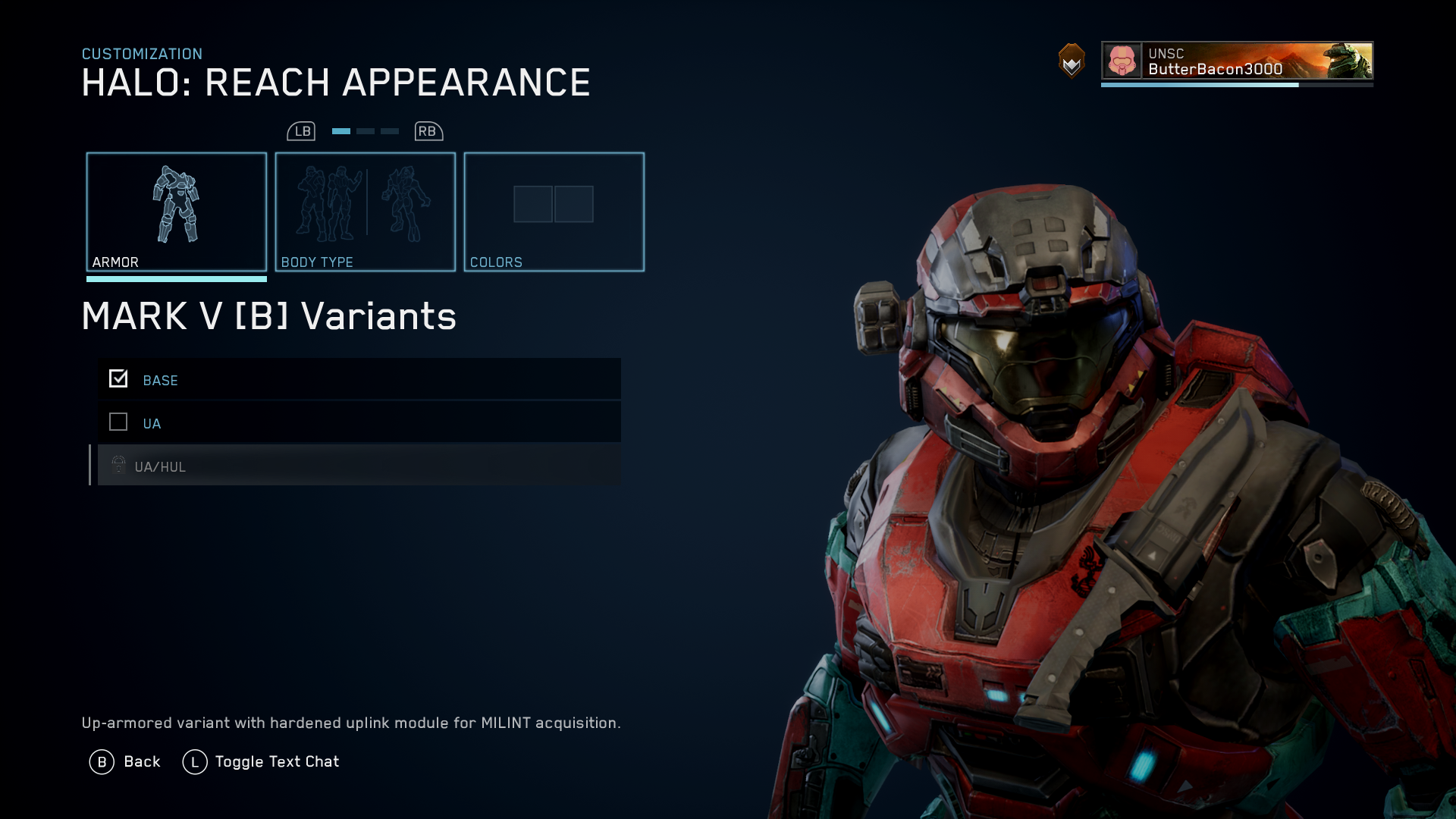The image size is (1456, 819).
Task: Click the L button prompt icon
Action: pos(196,761)
